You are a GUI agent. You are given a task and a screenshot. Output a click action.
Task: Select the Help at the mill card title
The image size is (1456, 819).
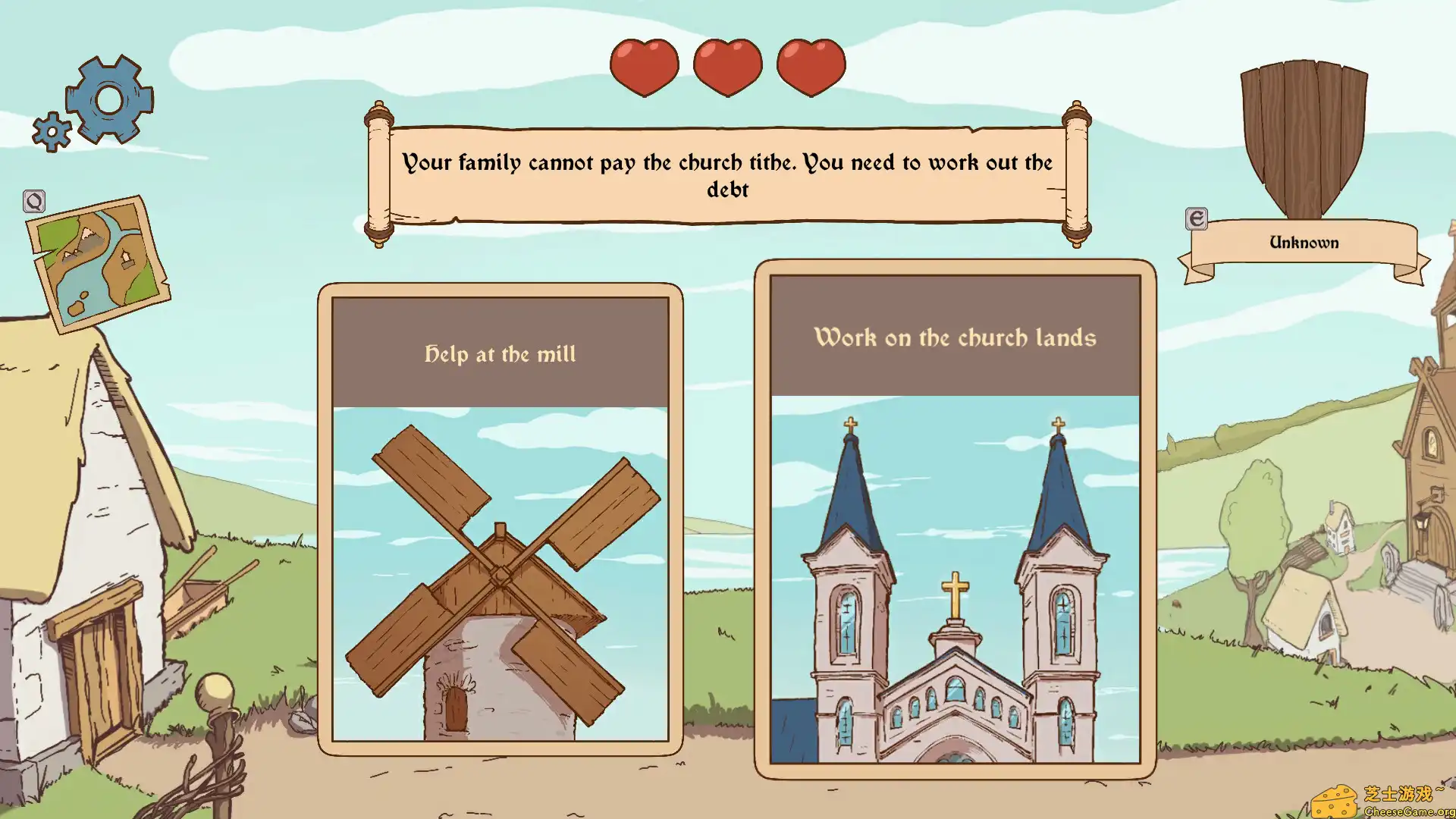(x=499, y=353)
